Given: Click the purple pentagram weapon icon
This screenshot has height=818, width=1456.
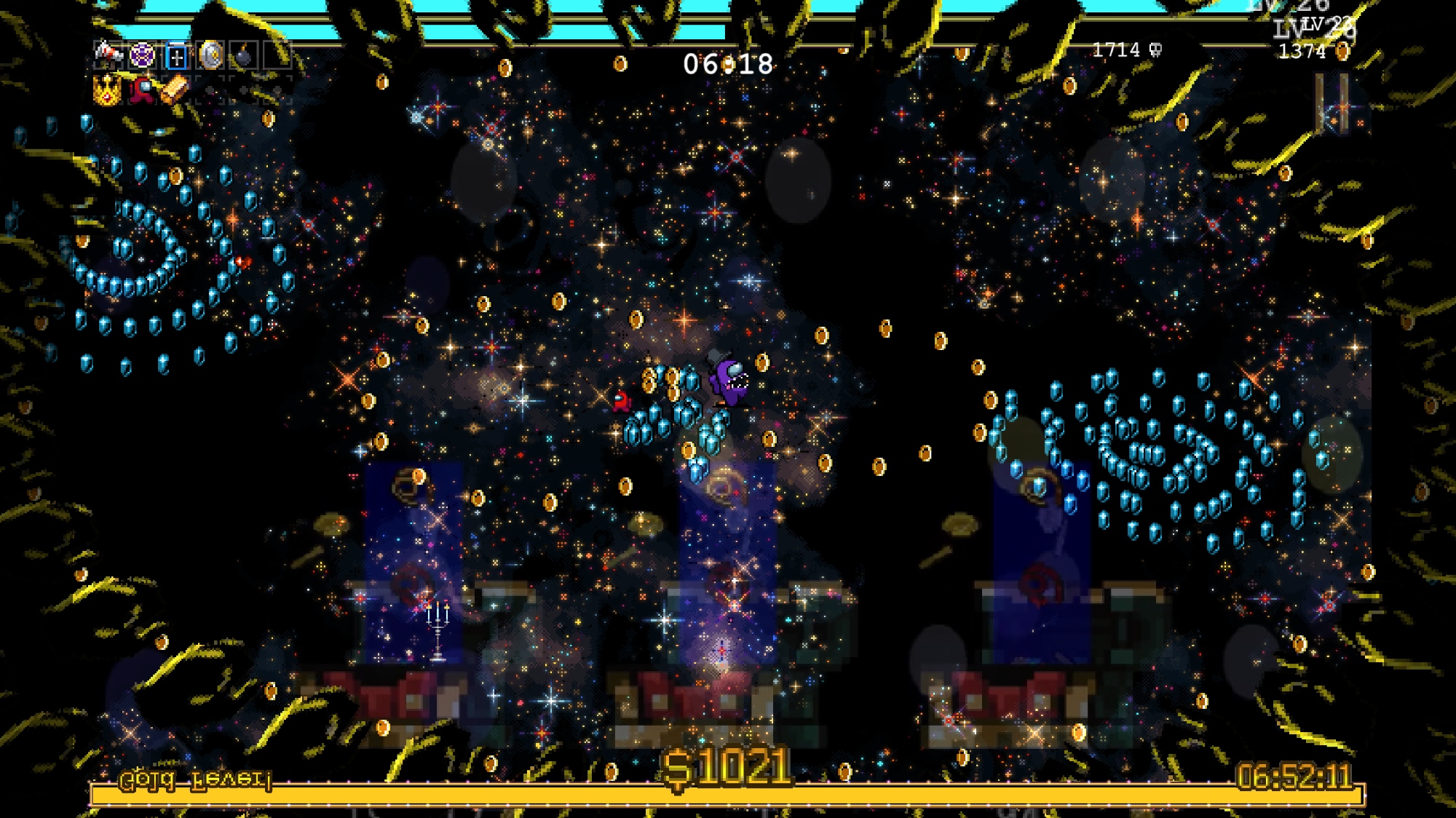Looking at the screenshot, I should [142, 55].
